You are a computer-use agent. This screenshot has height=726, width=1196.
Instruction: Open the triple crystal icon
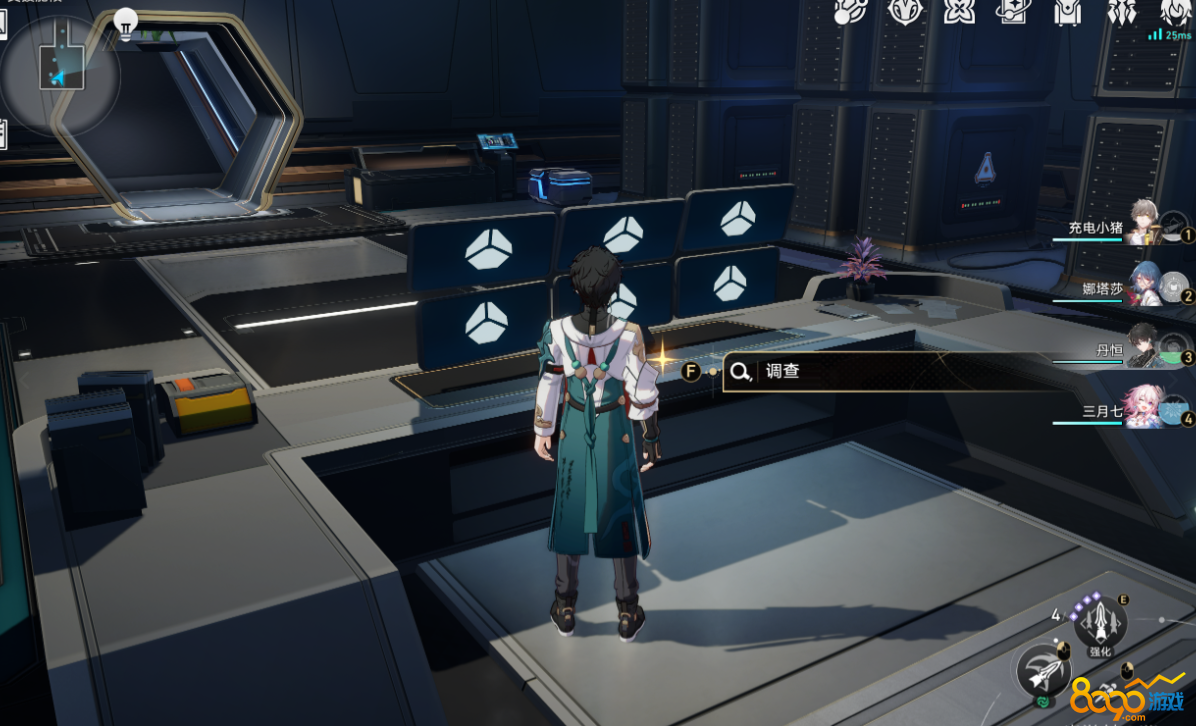(1119, 12)
